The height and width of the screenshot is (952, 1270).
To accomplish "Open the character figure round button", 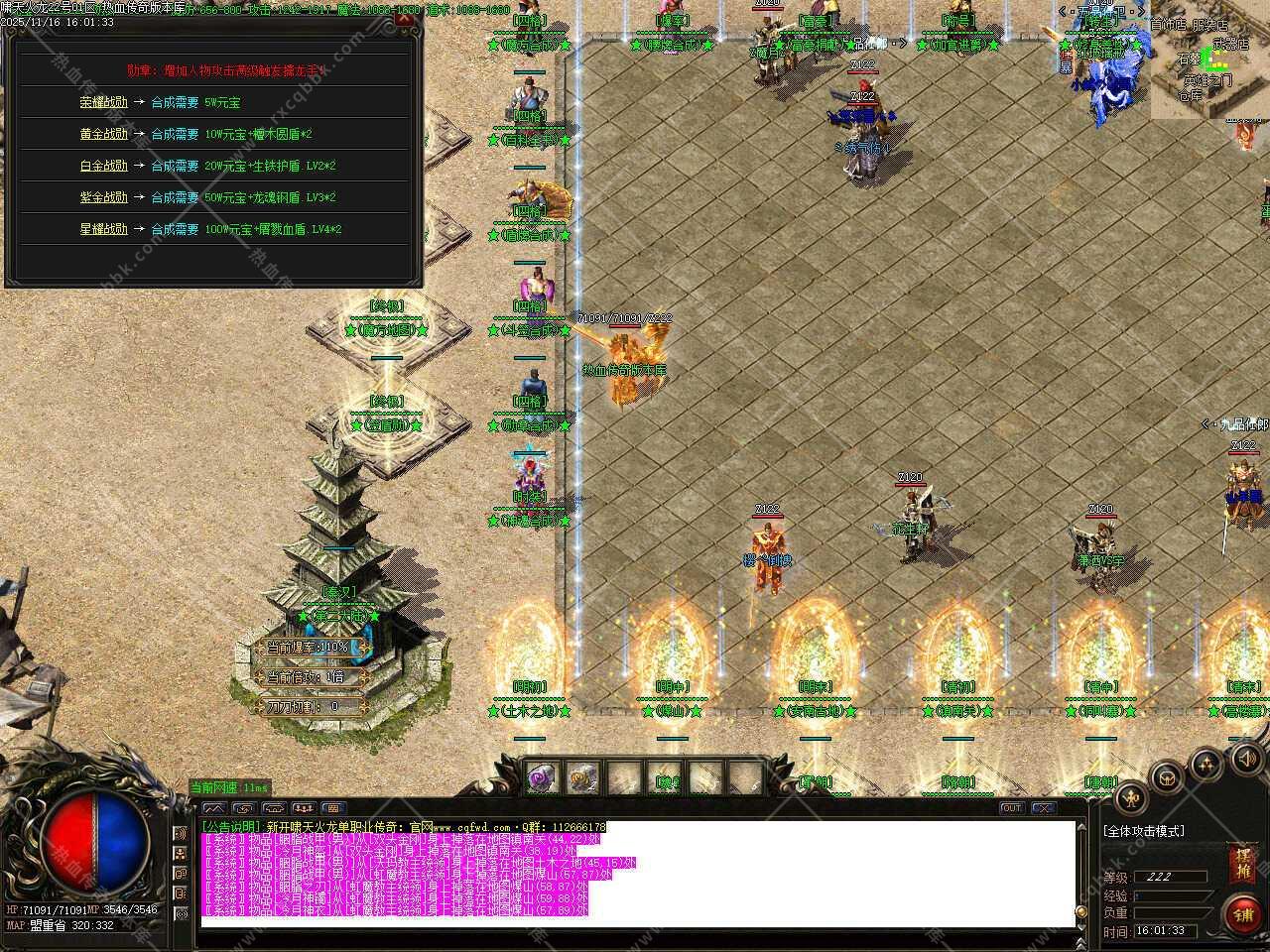I will (x=1132, y=796).
